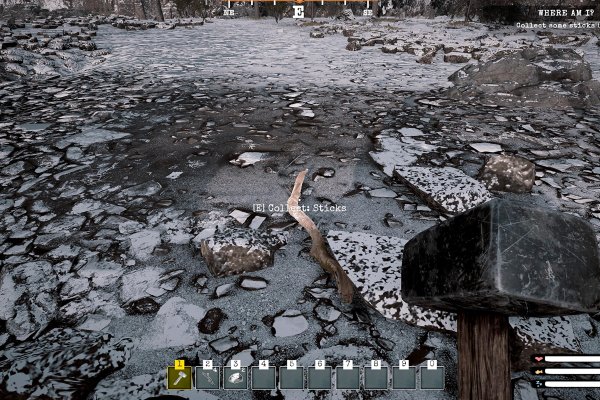Select the stone item in hotbar slot 3
Viewport: 600px width, 400px height.
click(235, 377)
